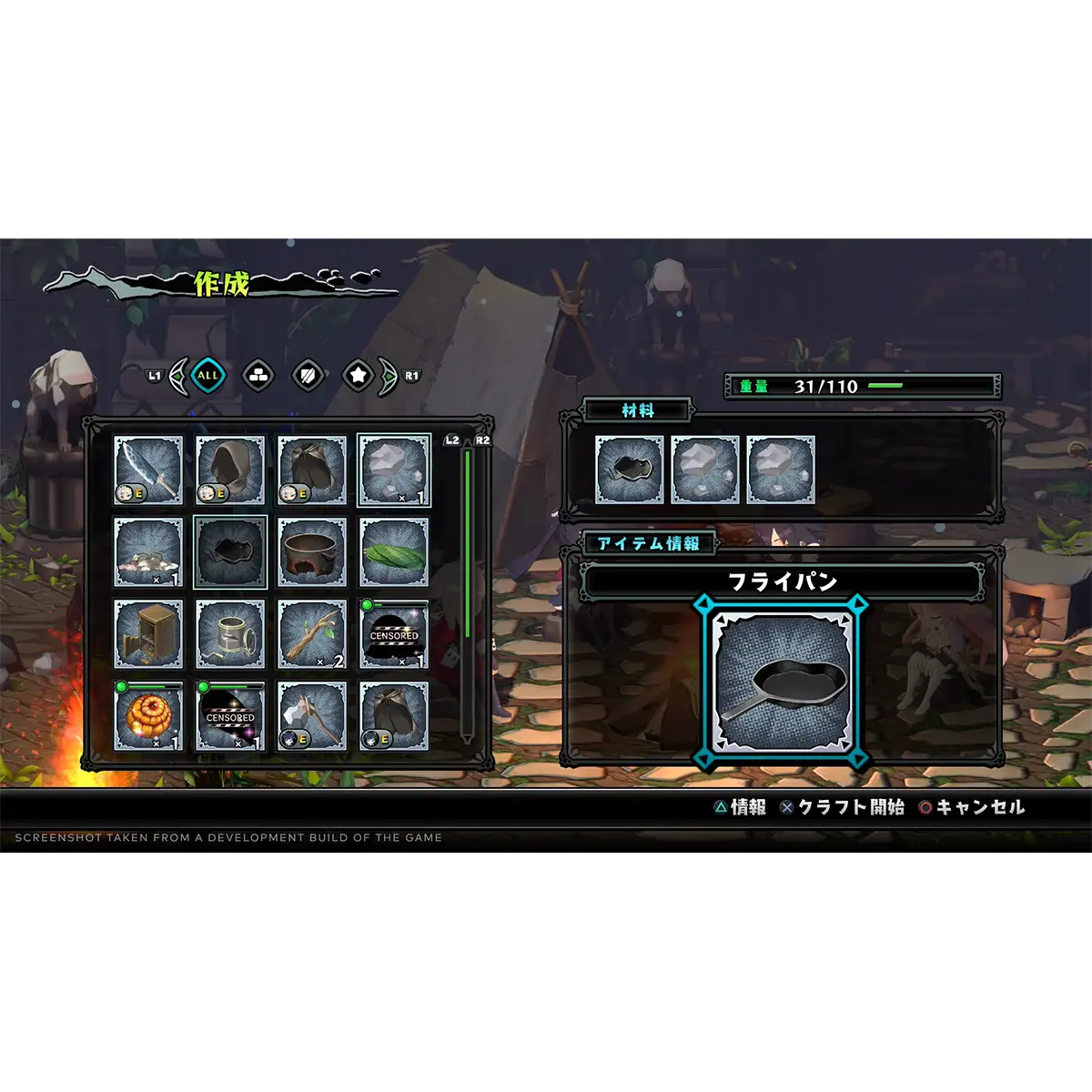Select the orange spiral pastry food slot

click(x=148, y=715)
